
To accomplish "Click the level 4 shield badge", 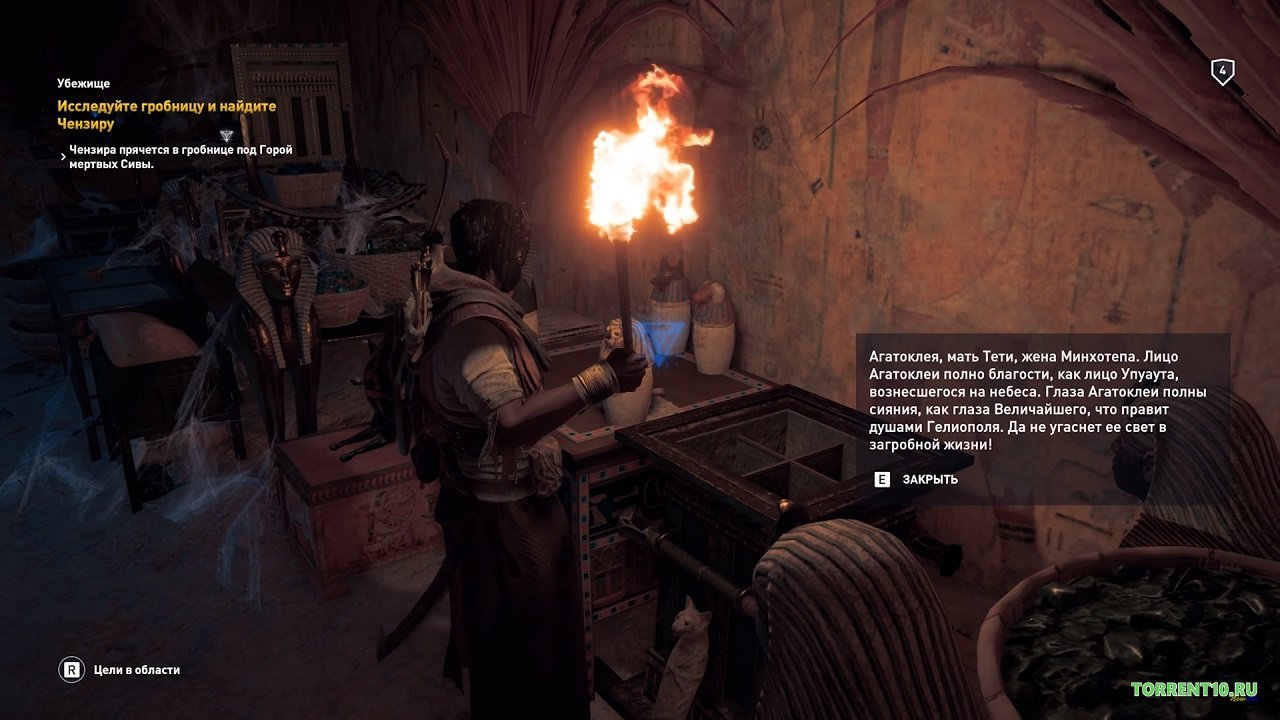I will click(1222, 72).
